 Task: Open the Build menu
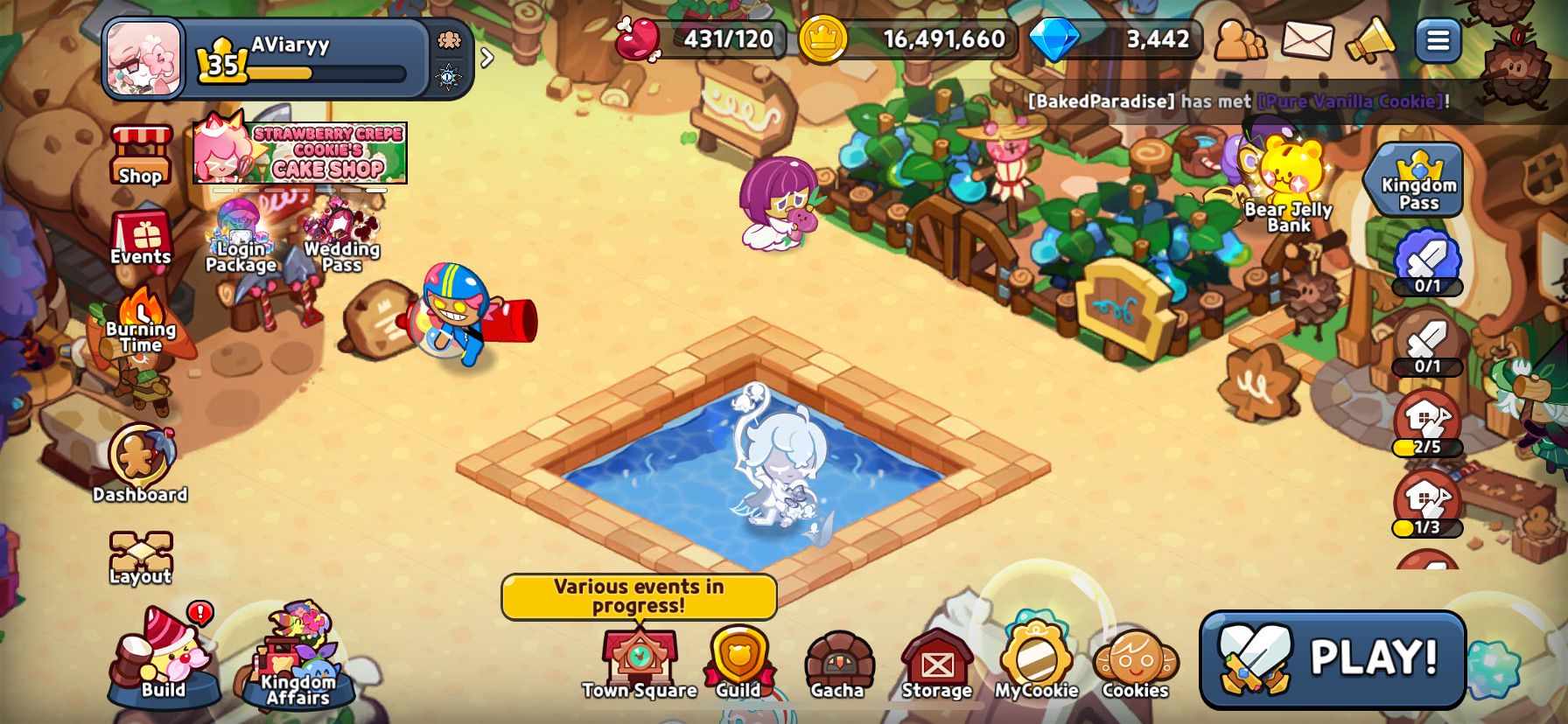tap(164, 658)
